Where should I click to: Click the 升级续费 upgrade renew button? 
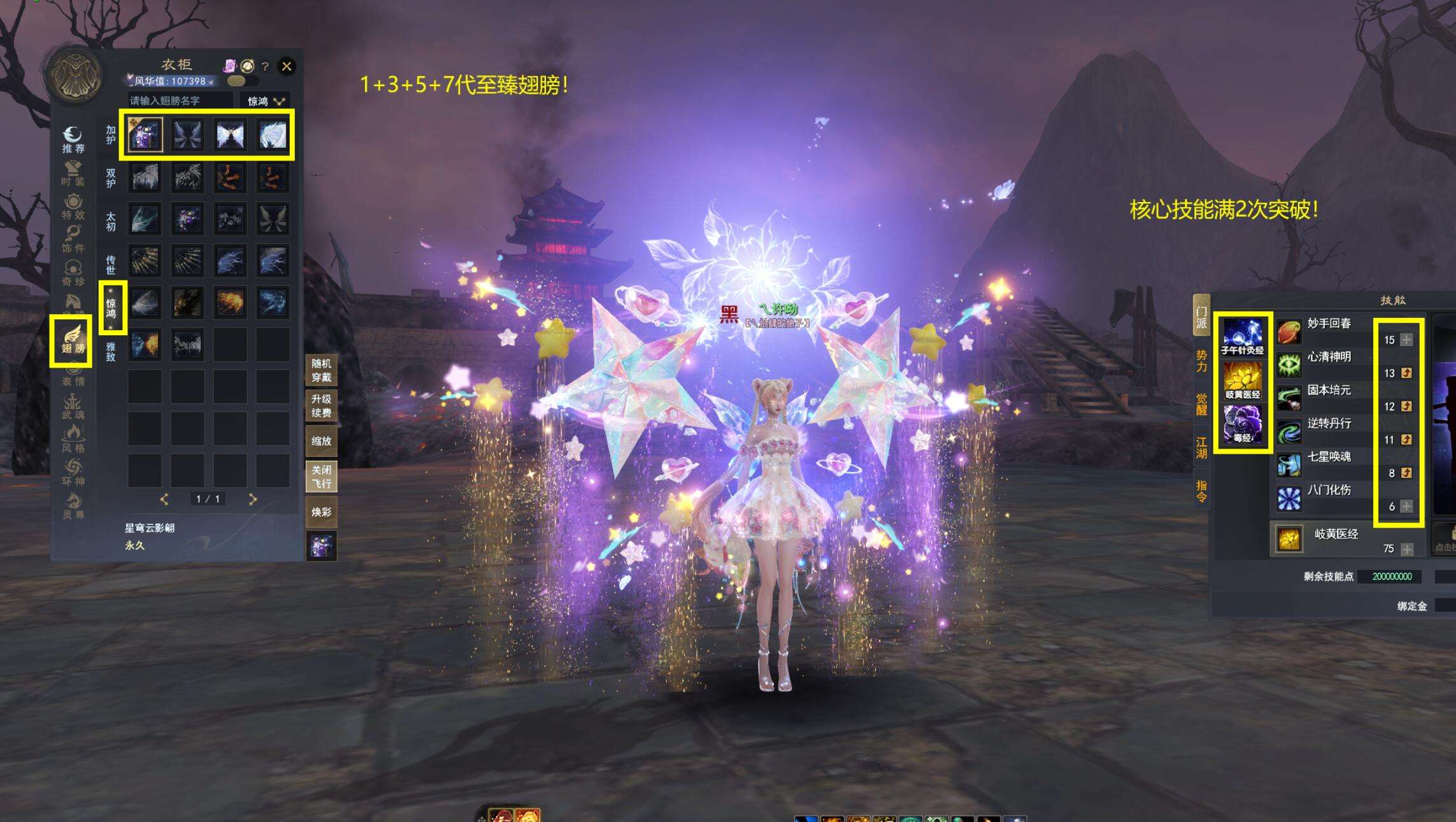321,406
